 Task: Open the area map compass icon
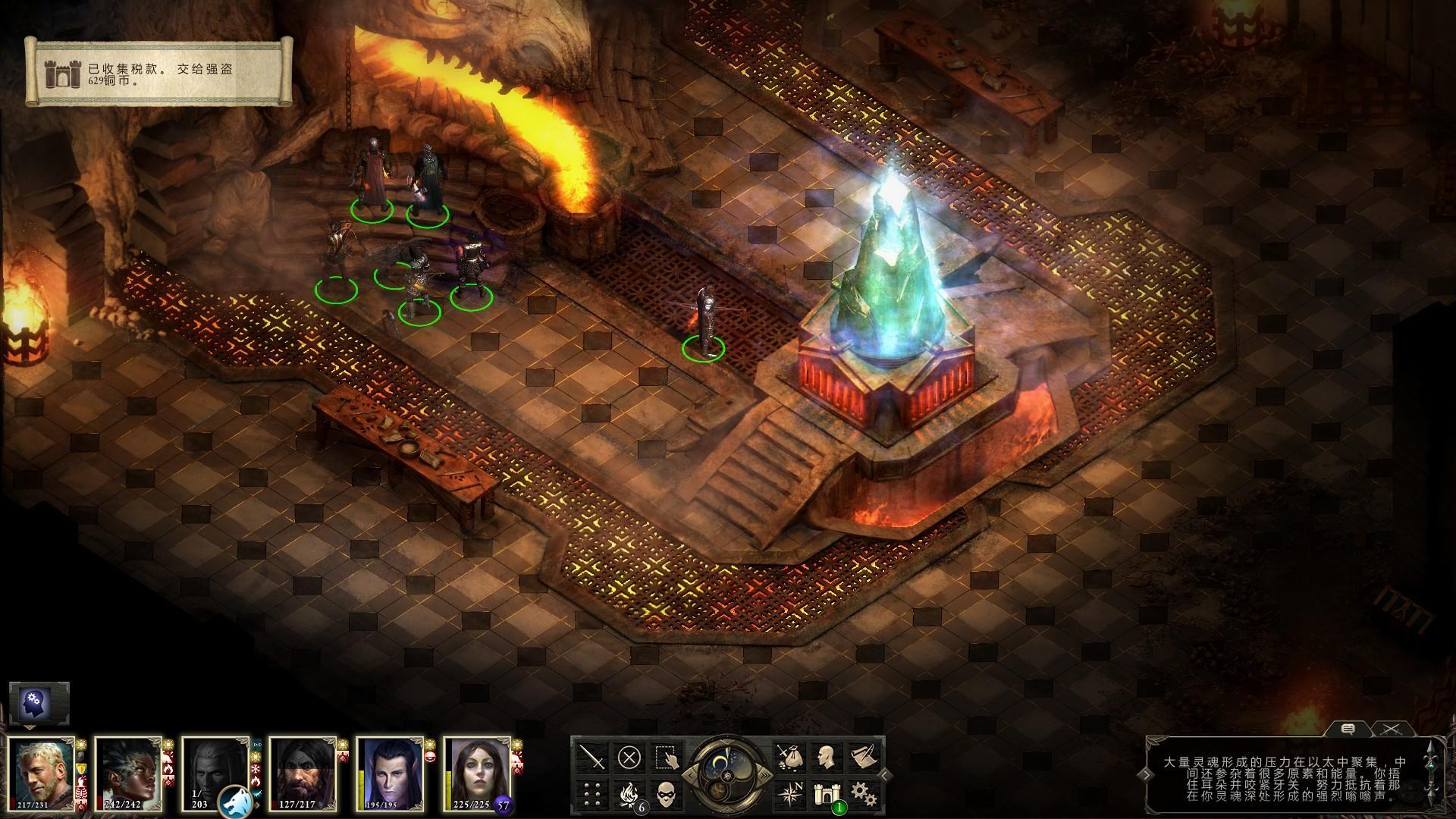(789, 793)
